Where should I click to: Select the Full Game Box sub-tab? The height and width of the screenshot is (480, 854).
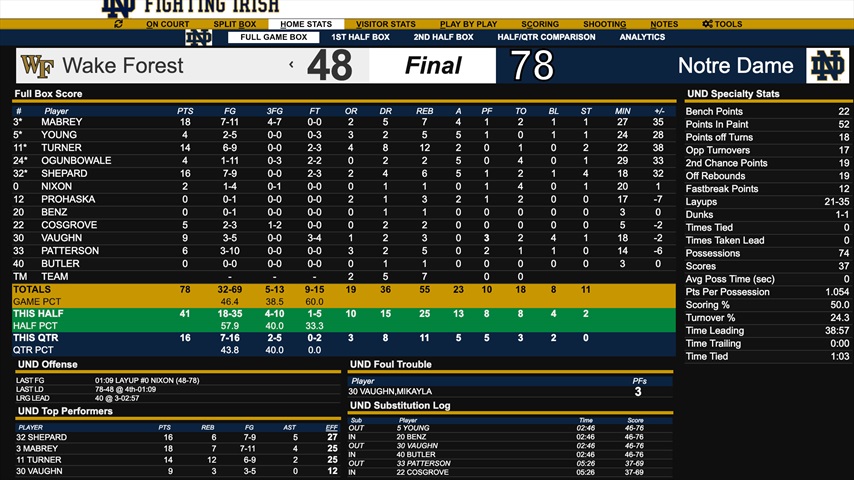pyautogui.click(x=273, y=38)
